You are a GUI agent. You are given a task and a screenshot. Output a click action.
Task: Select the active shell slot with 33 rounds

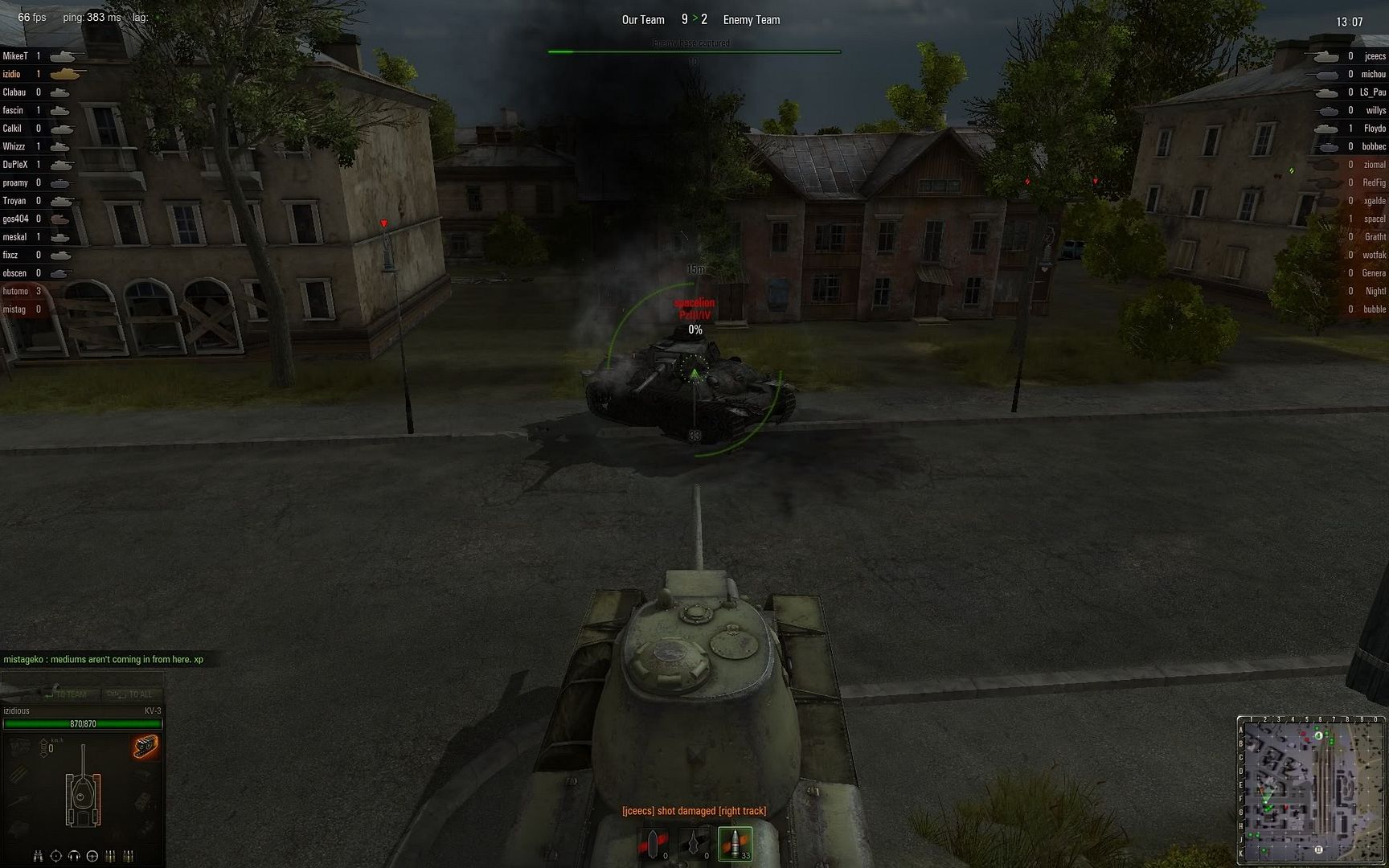(x=735, y=843)
